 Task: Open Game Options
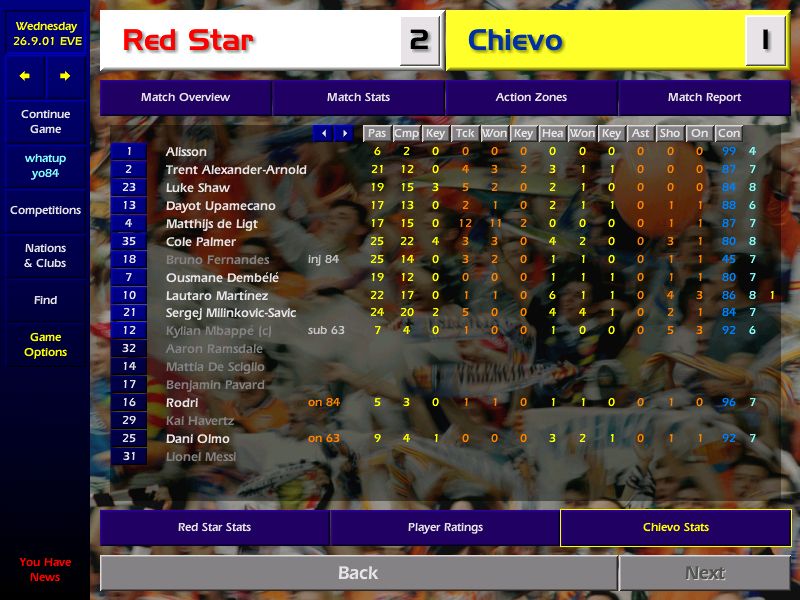pyautogui.click(x=45, y=345)
